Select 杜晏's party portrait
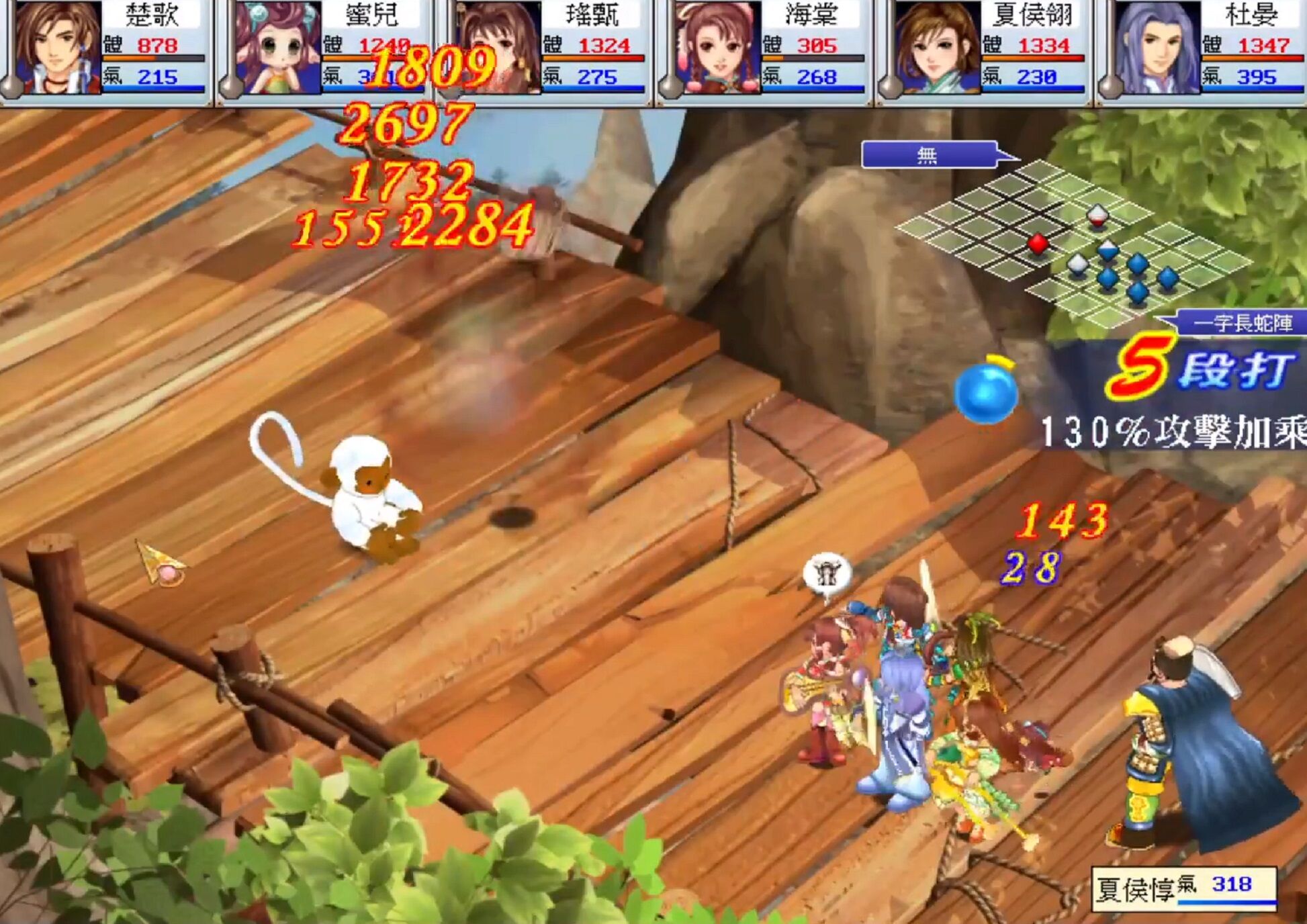 click(1157, 48)
